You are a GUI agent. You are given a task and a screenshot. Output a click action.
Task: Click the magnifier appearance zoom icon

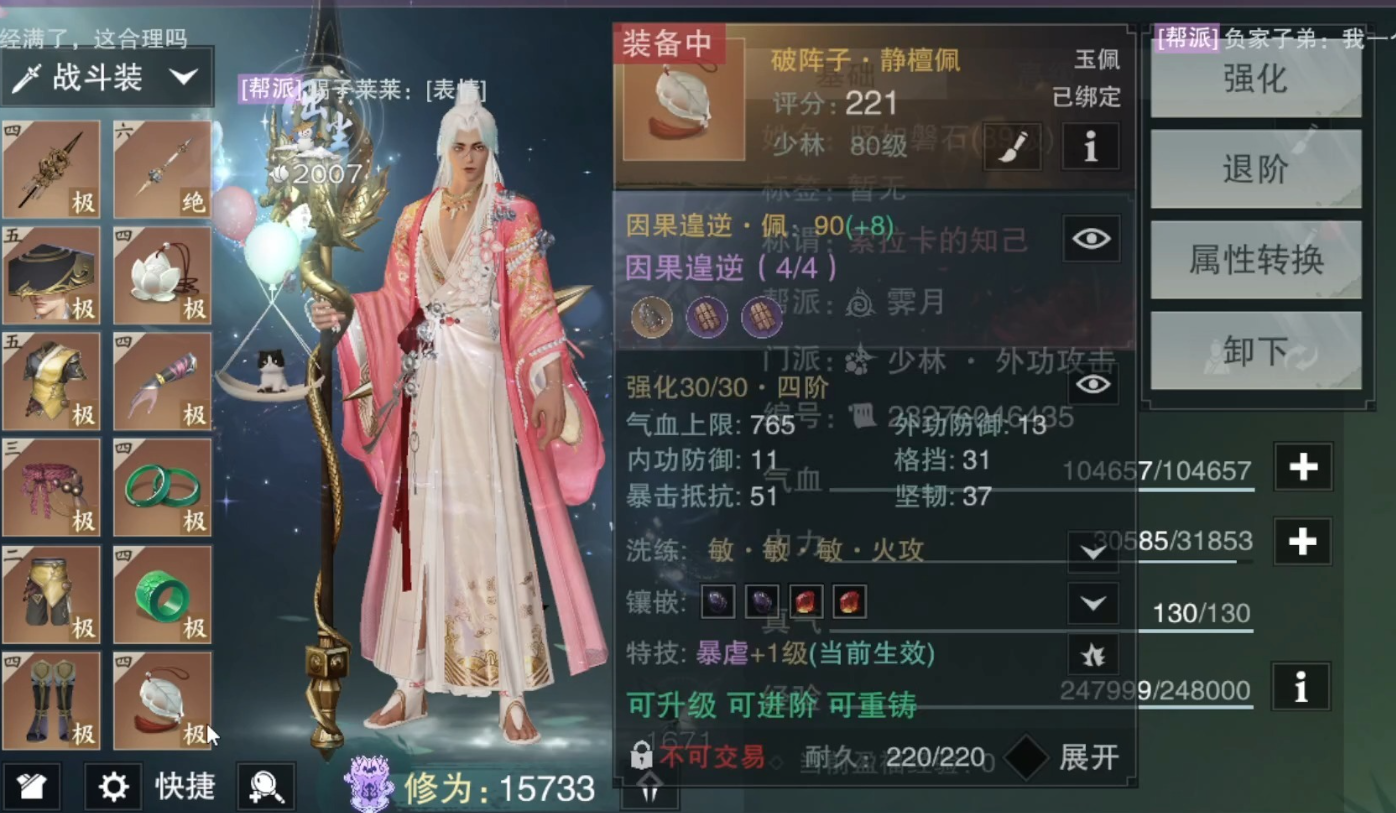(x=265, y=786)
